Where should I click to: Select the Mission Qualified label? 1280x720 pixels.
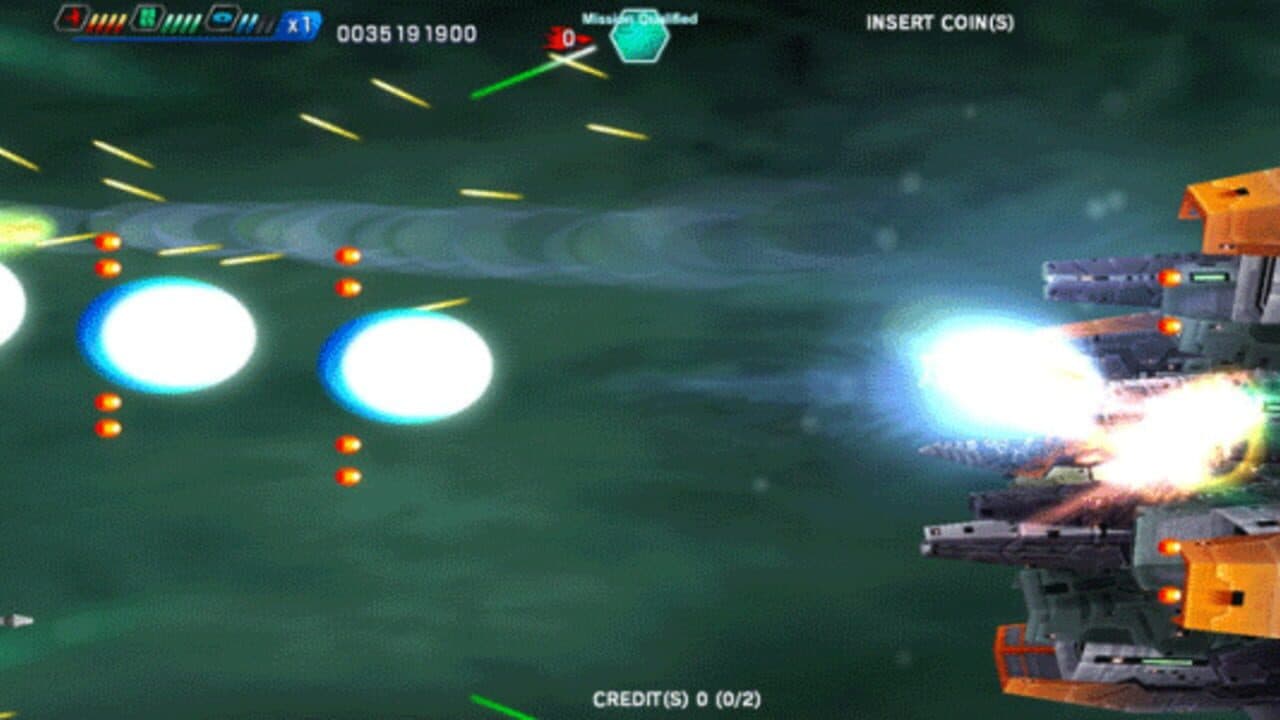638,16
